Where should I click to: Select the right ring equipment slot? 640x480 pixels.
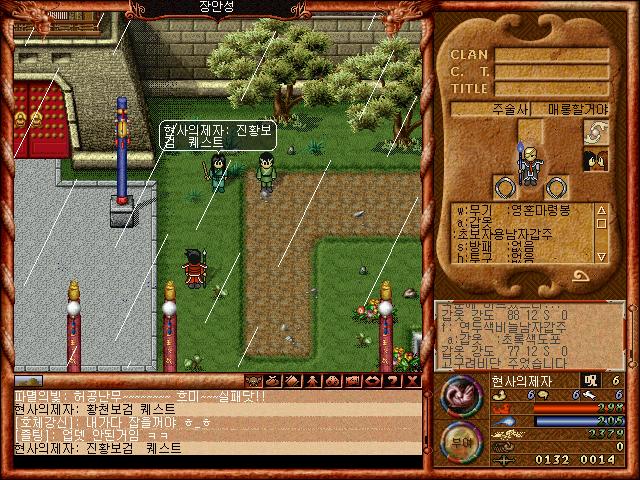pos(557,185)
